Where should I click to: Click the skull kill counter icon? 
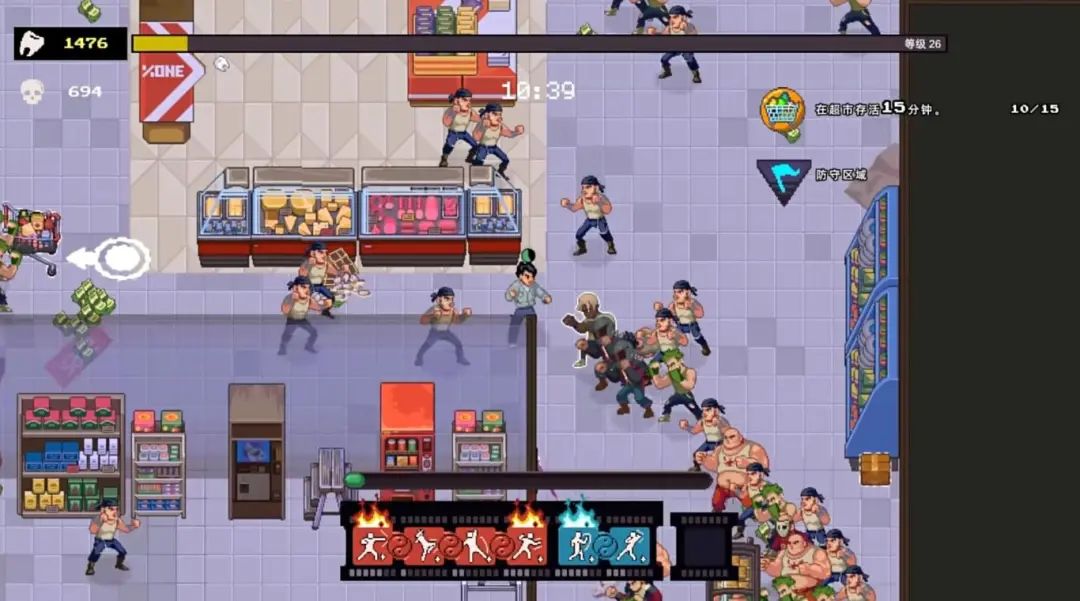coord(32,92)
